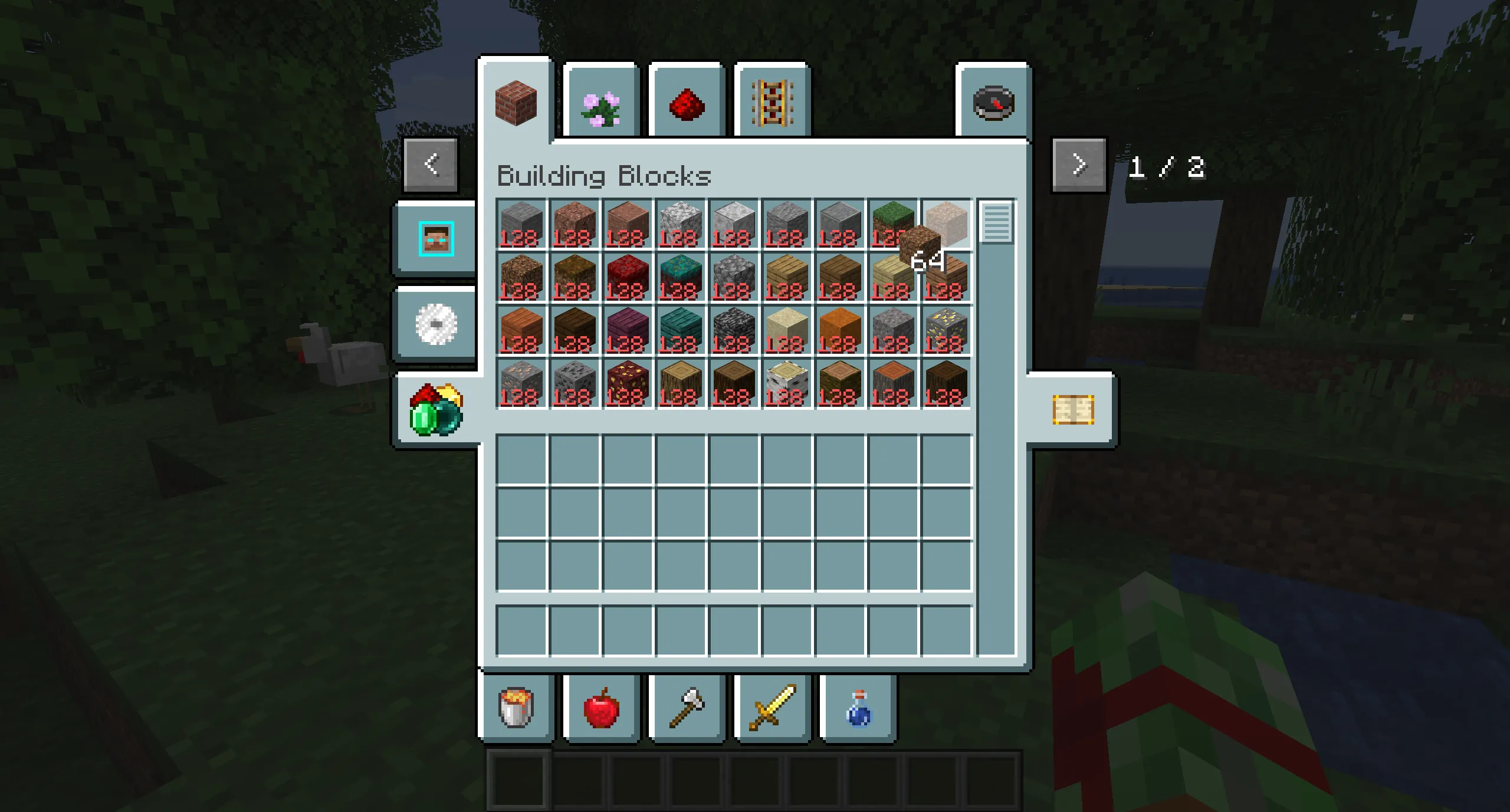This screenshot has height=812, width=1510.
Task: Go to next page with right arrow
Action: point(1079,165)
